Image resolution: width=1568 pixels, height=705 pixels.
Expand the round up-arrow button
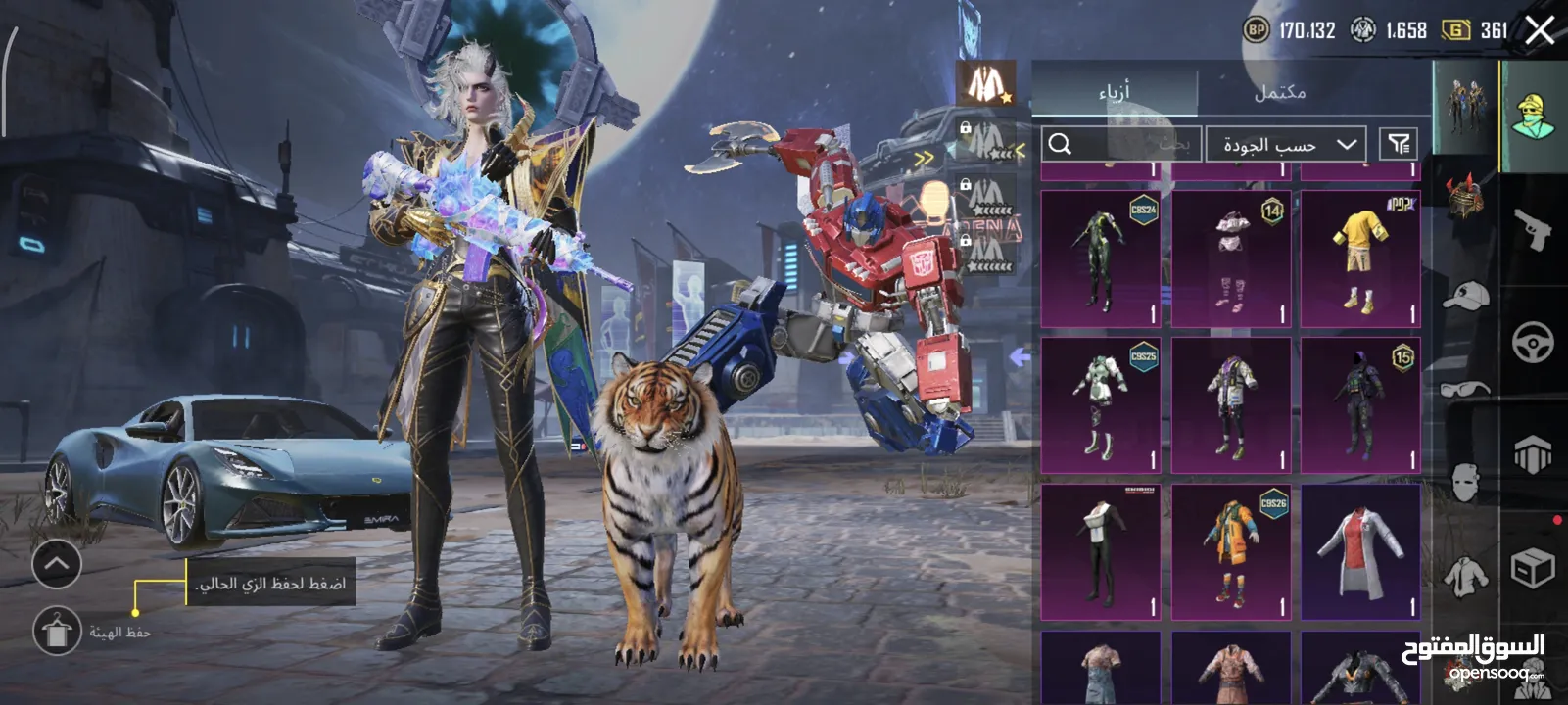[x=57, y=564]
